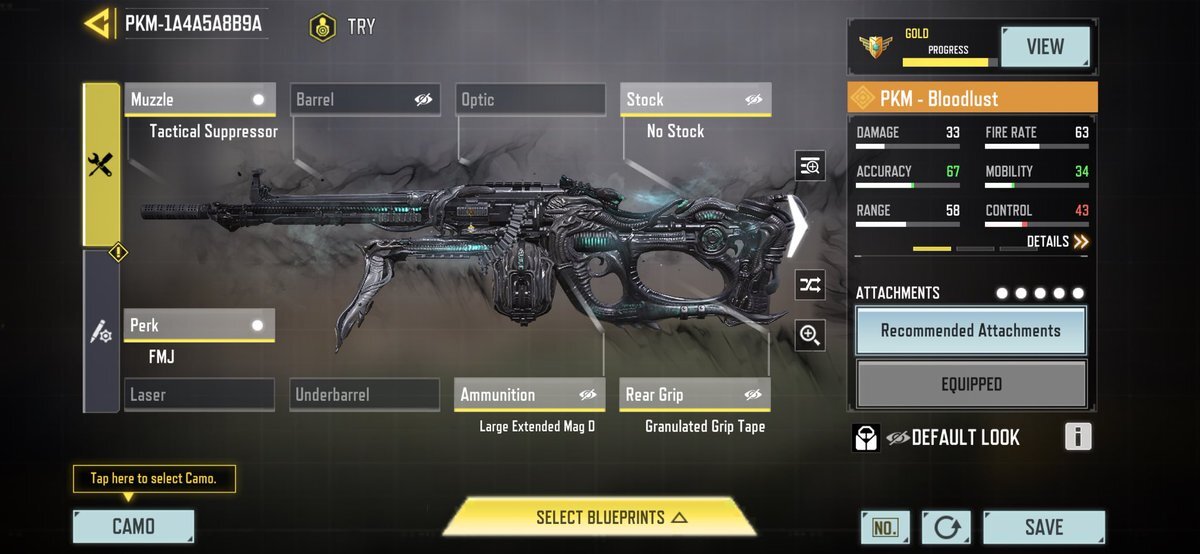Viewport: 1200px width, 554px height.
Task: Open the Stock attachment slot
Action: [695, 100]
